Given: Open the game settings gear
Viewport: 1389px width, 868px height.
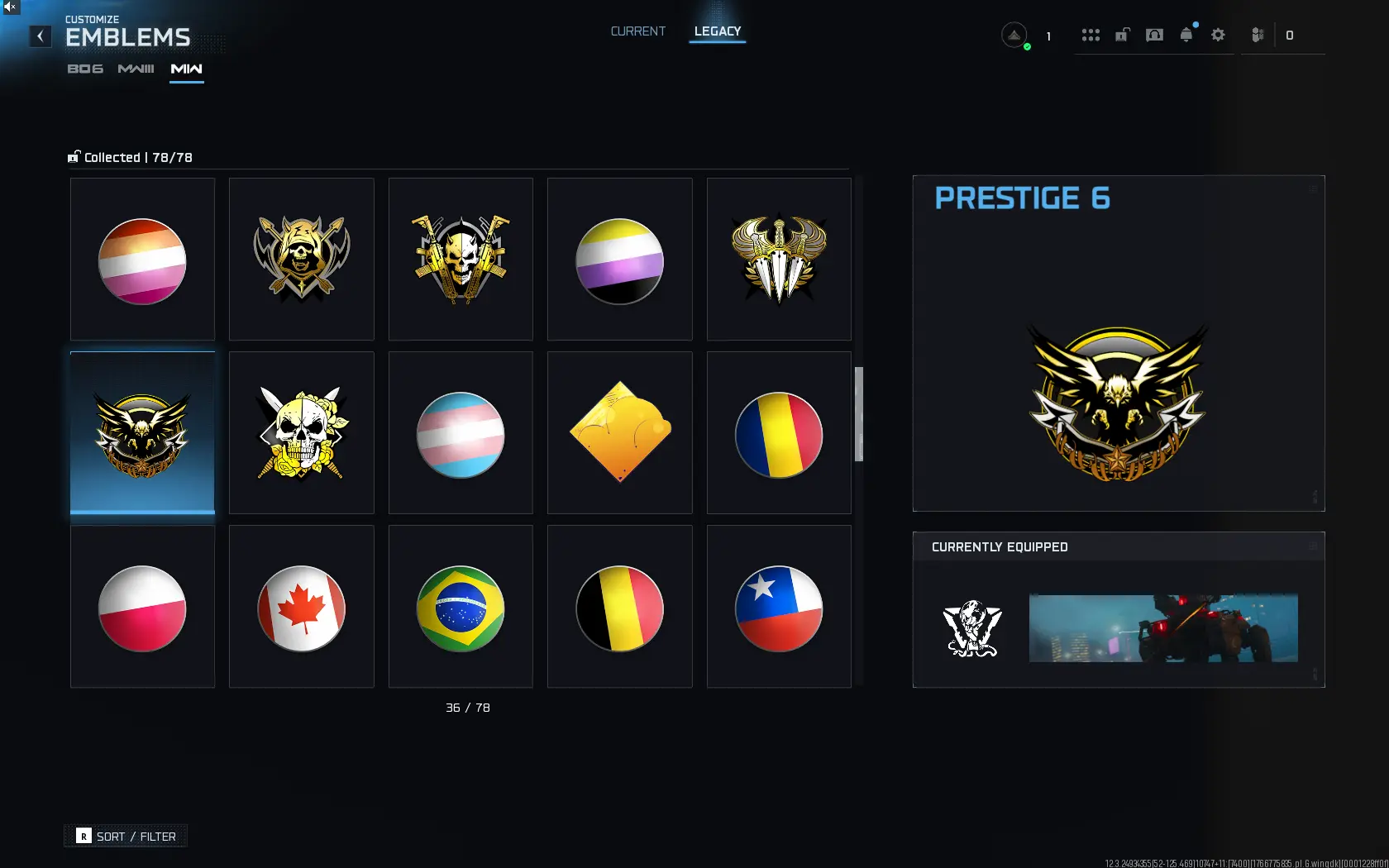Looking at the screenshot, I should 1218,35.
